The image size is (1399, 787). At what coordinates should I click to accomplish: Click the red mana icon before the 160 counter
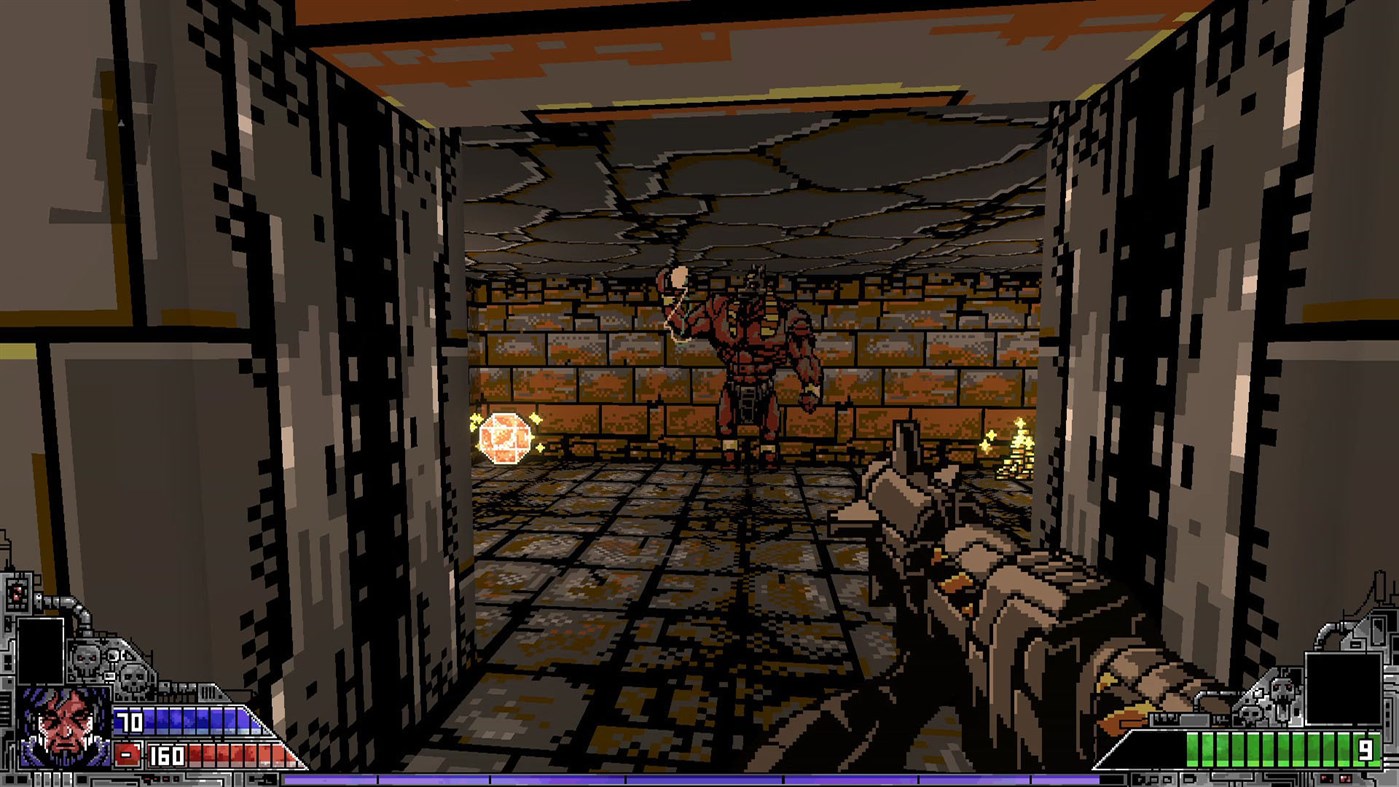click(x=126, y=754)
